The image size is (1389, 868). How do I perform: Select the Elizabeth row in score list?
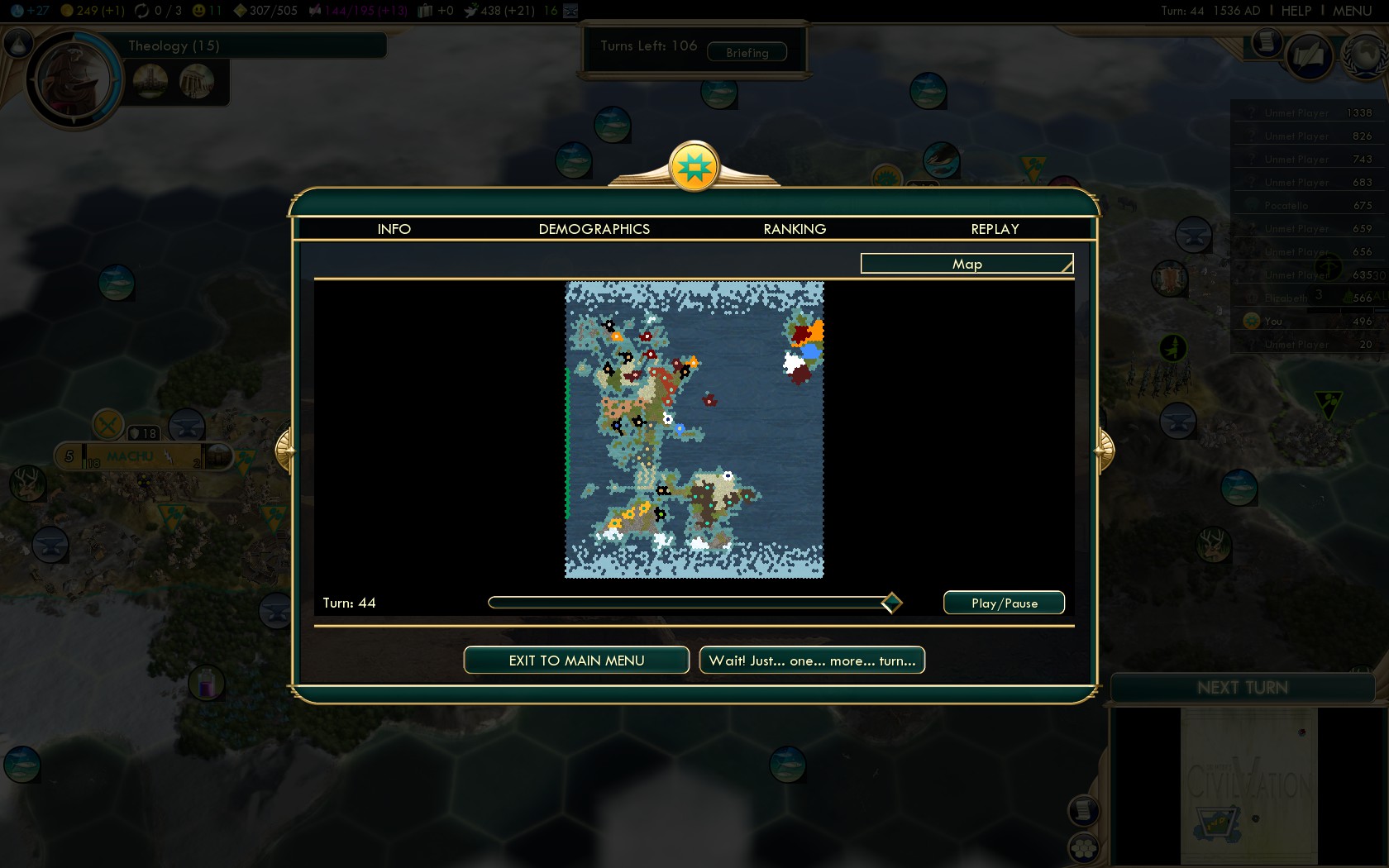point(1306,298)
